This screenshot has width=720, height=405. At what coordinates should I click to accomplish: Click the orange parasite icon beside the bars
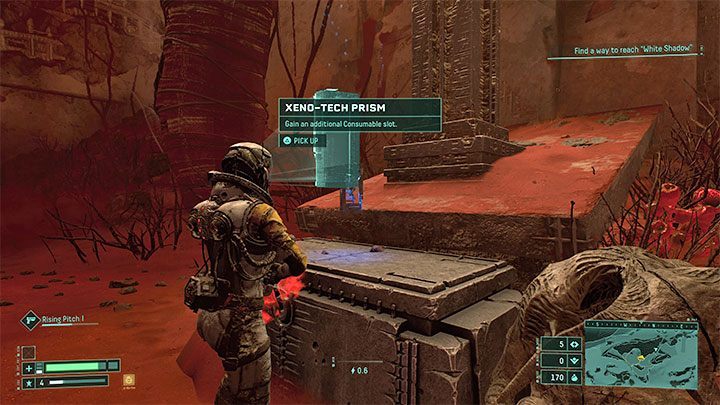coord(127,380)
